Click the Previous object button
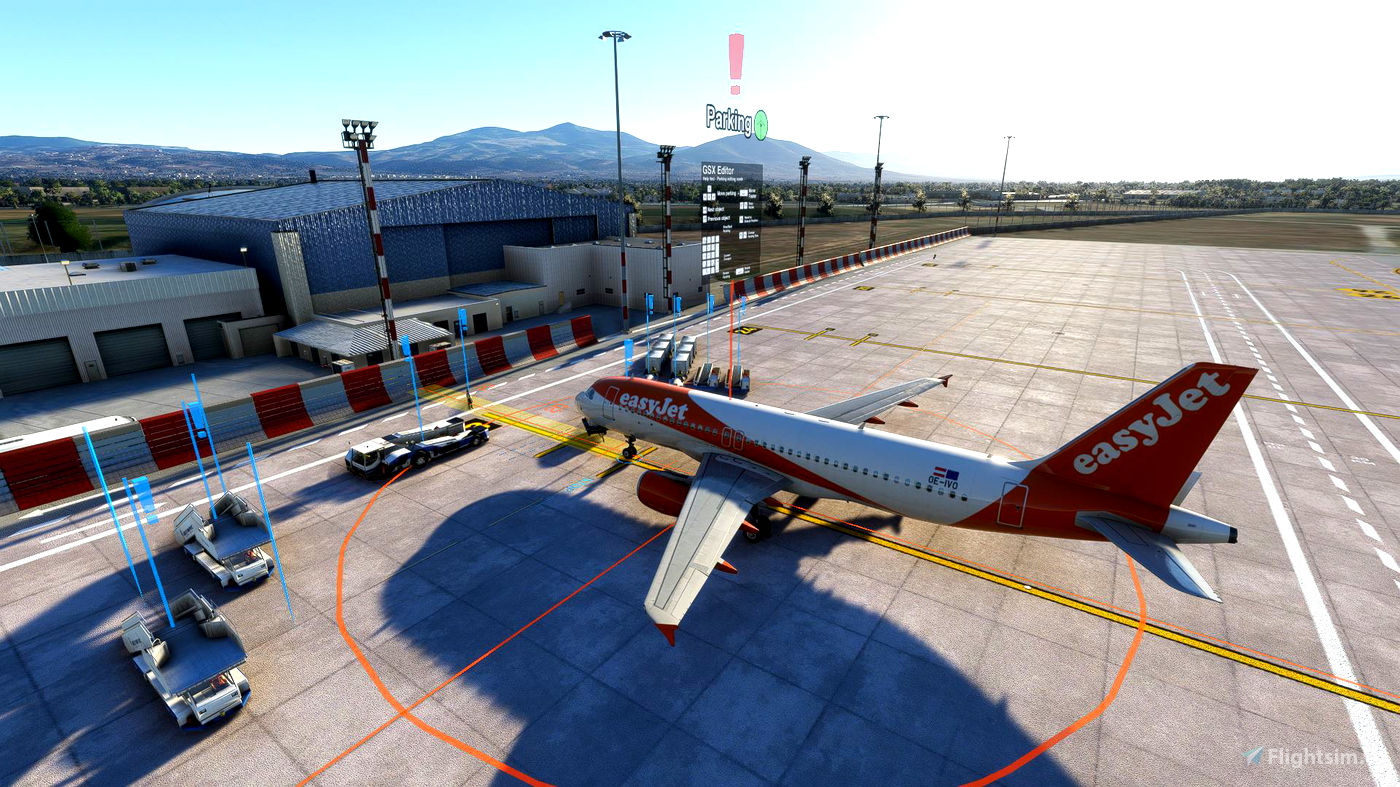 coord(718,217)
